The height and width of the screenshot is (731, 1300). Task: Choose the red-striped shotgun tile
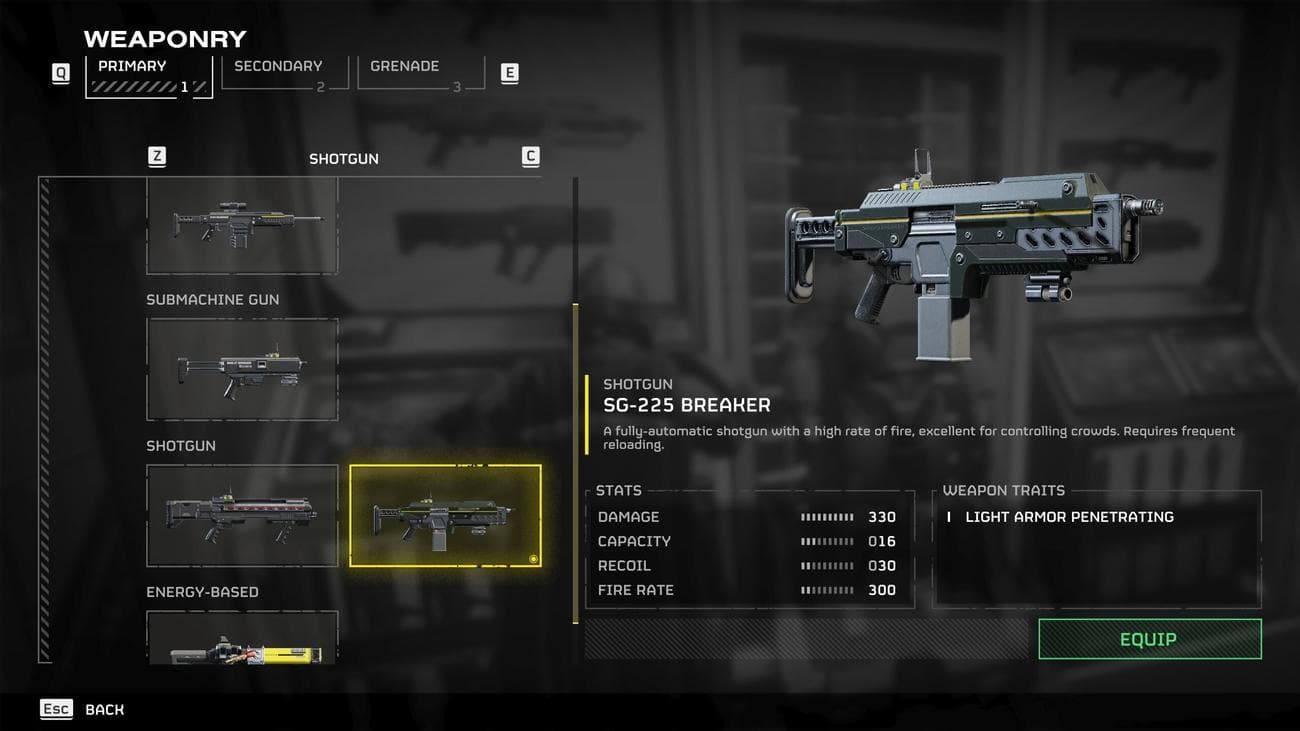point(242,515)
